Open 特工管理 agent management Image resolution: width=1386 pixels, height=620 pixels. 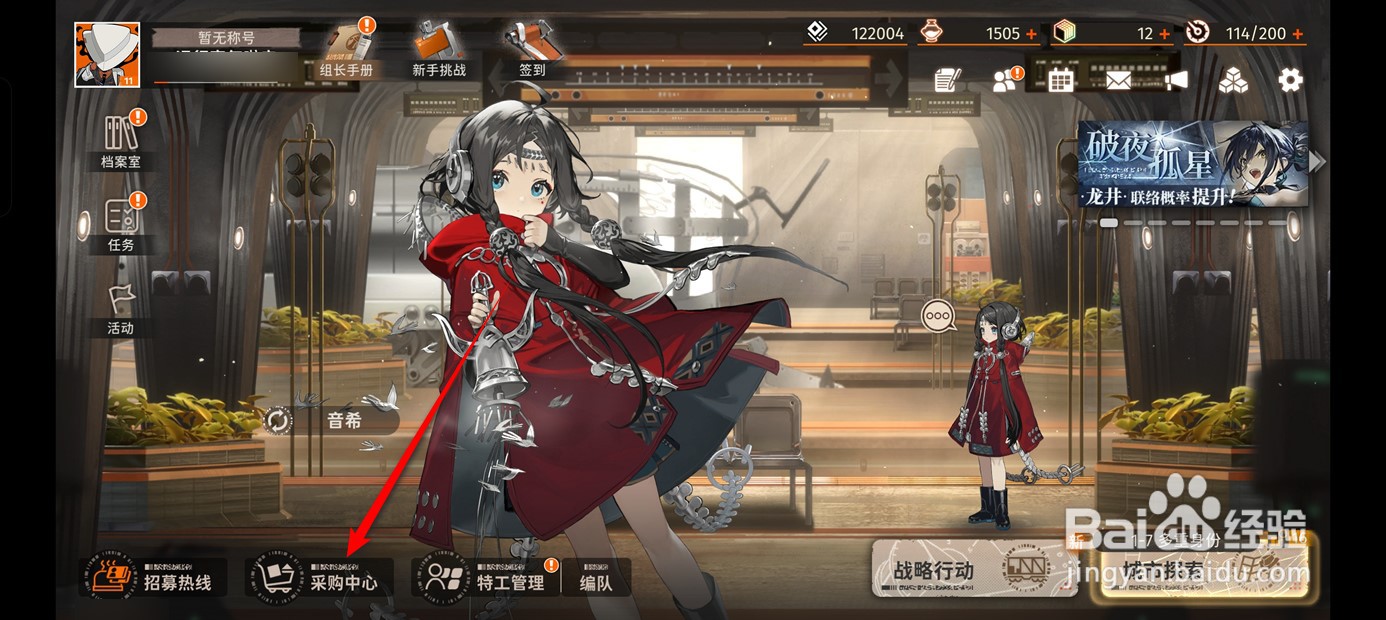point(486,579)
